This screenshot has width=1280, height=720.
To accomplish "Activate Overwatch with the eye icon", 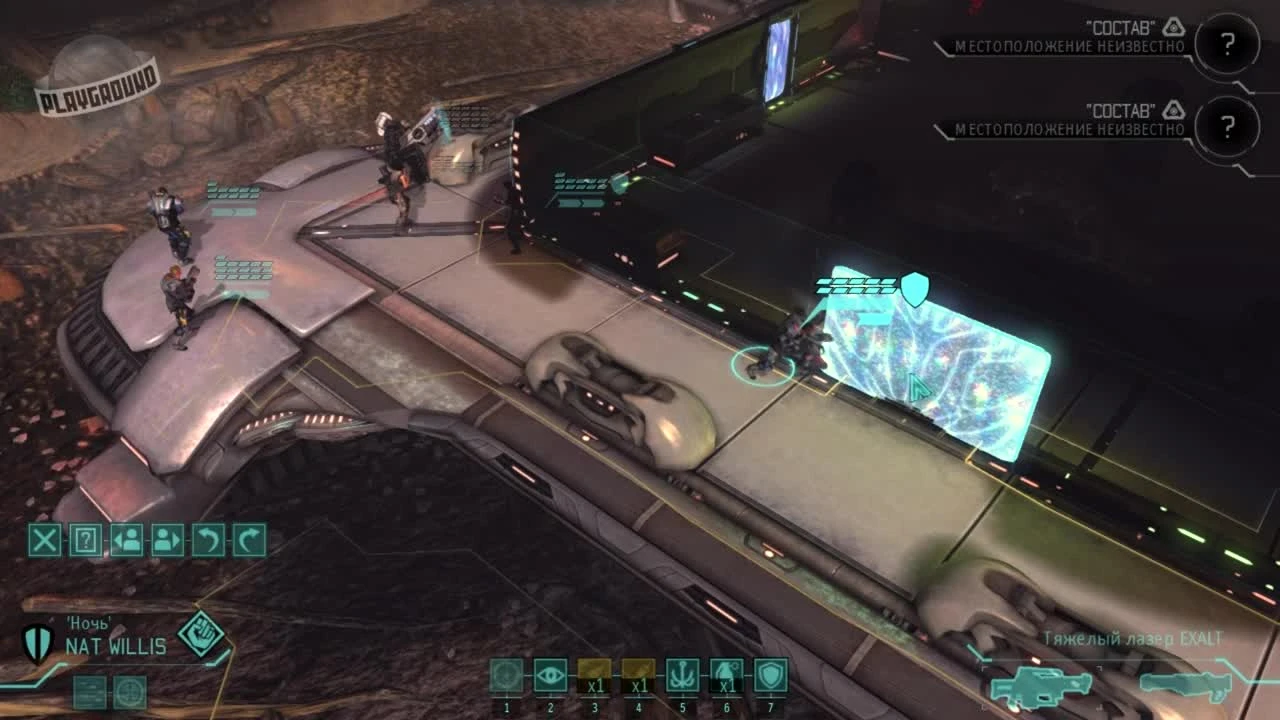I will coord(551,676).
